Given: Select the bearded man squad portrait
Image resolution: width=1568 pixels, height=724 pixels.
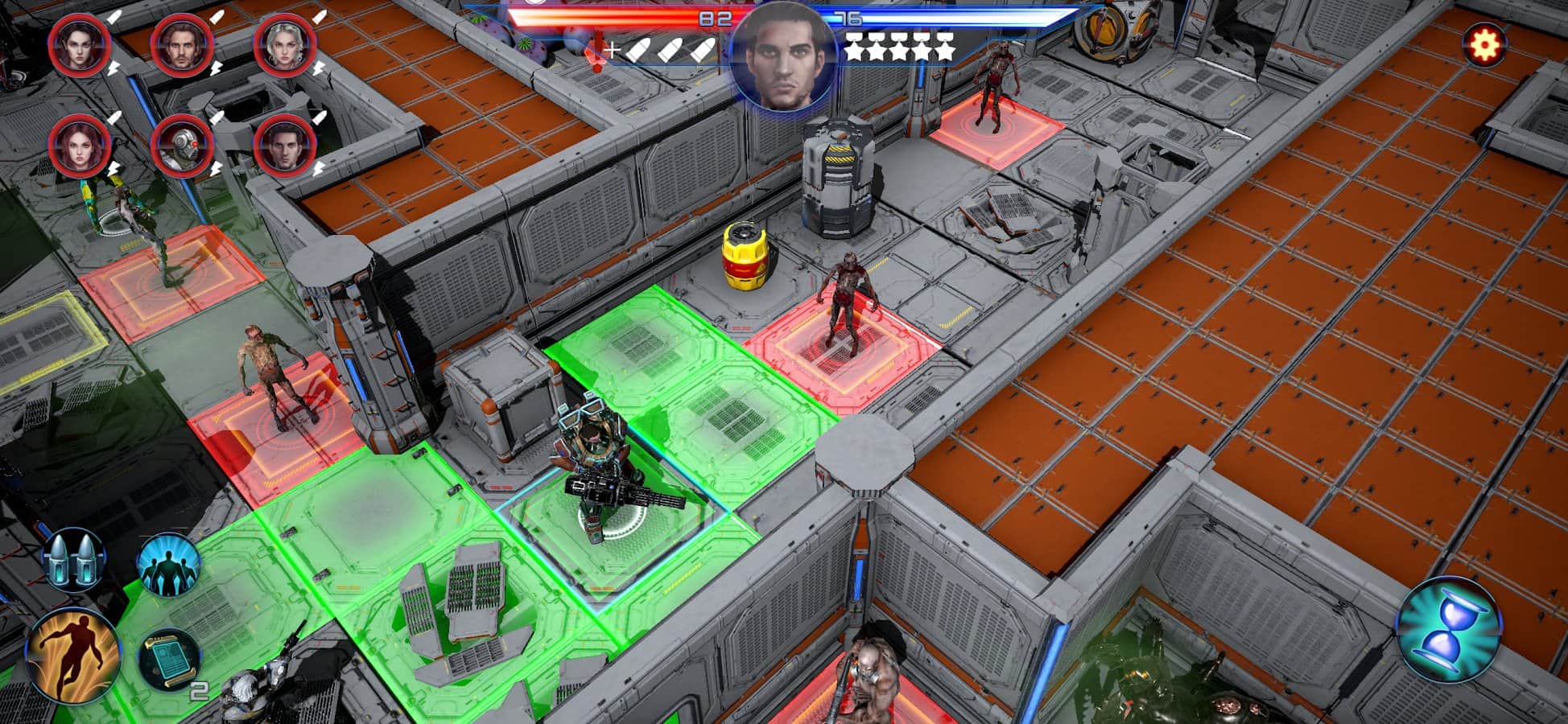Looking at the screenshot, I should (x=182, y=44).
